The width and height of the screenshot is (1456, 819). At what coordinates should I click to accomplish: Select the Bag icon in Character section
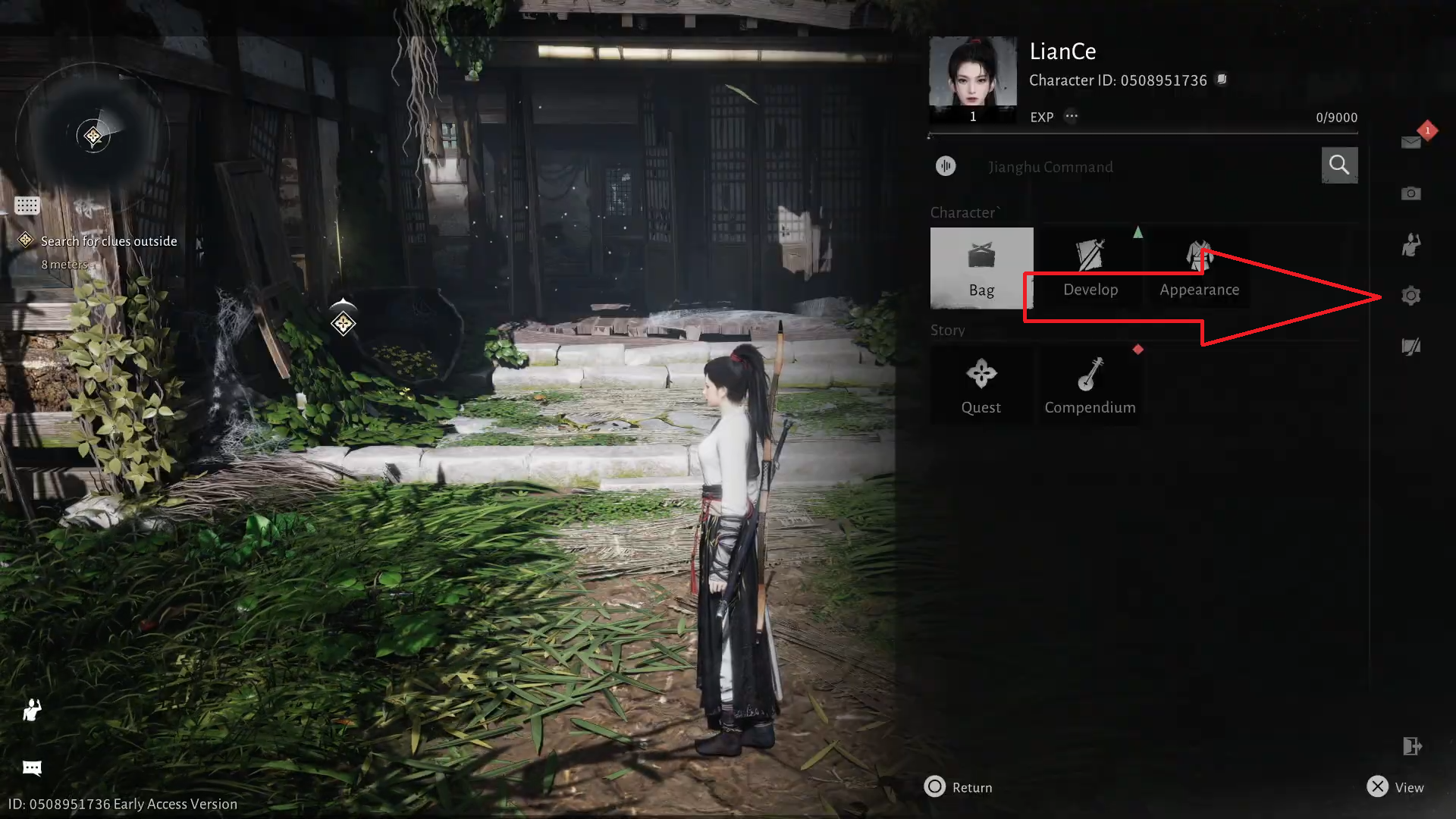click(x=981, y=268)
